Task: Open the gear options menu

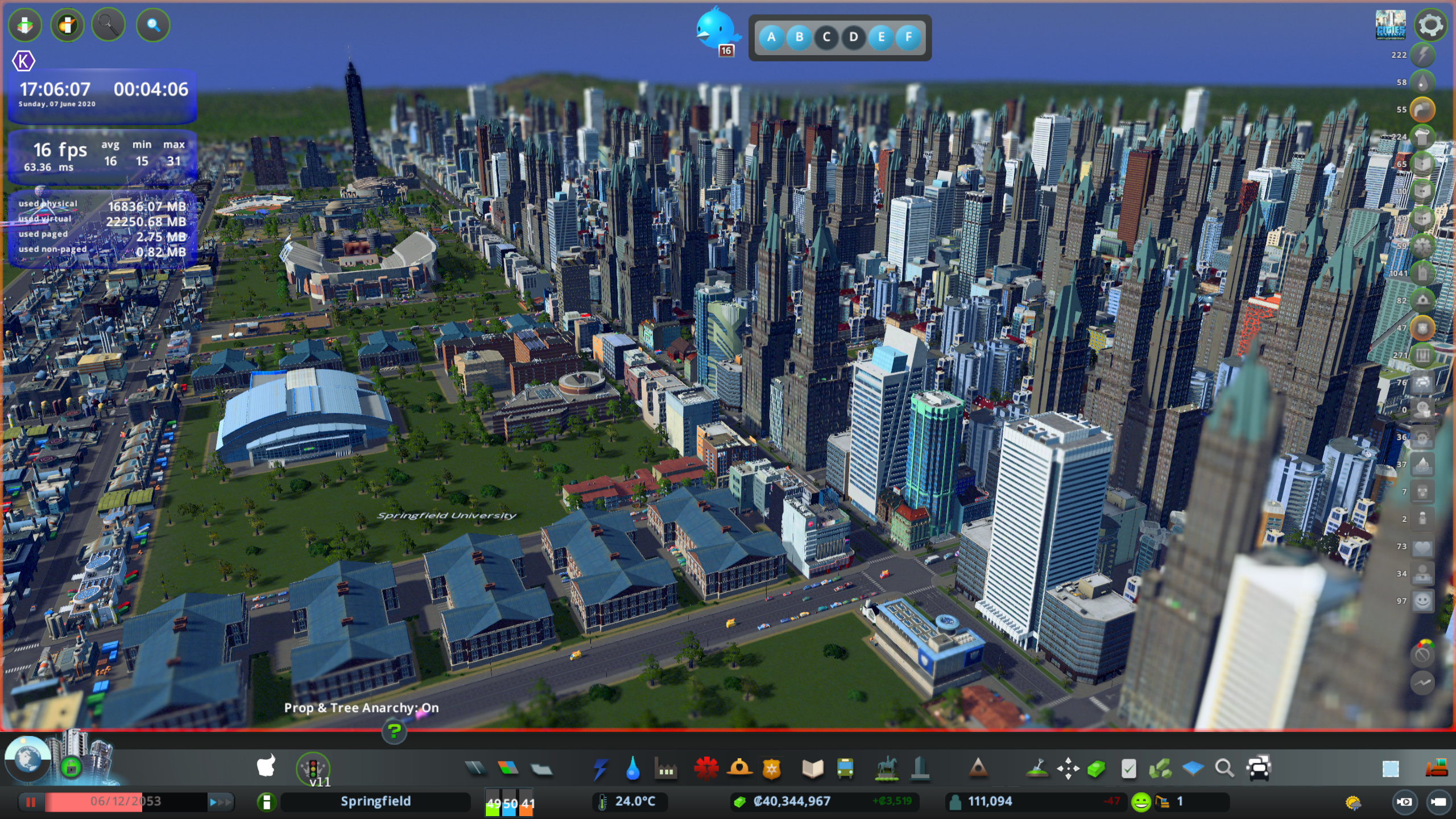Action: coord(1430,25)
